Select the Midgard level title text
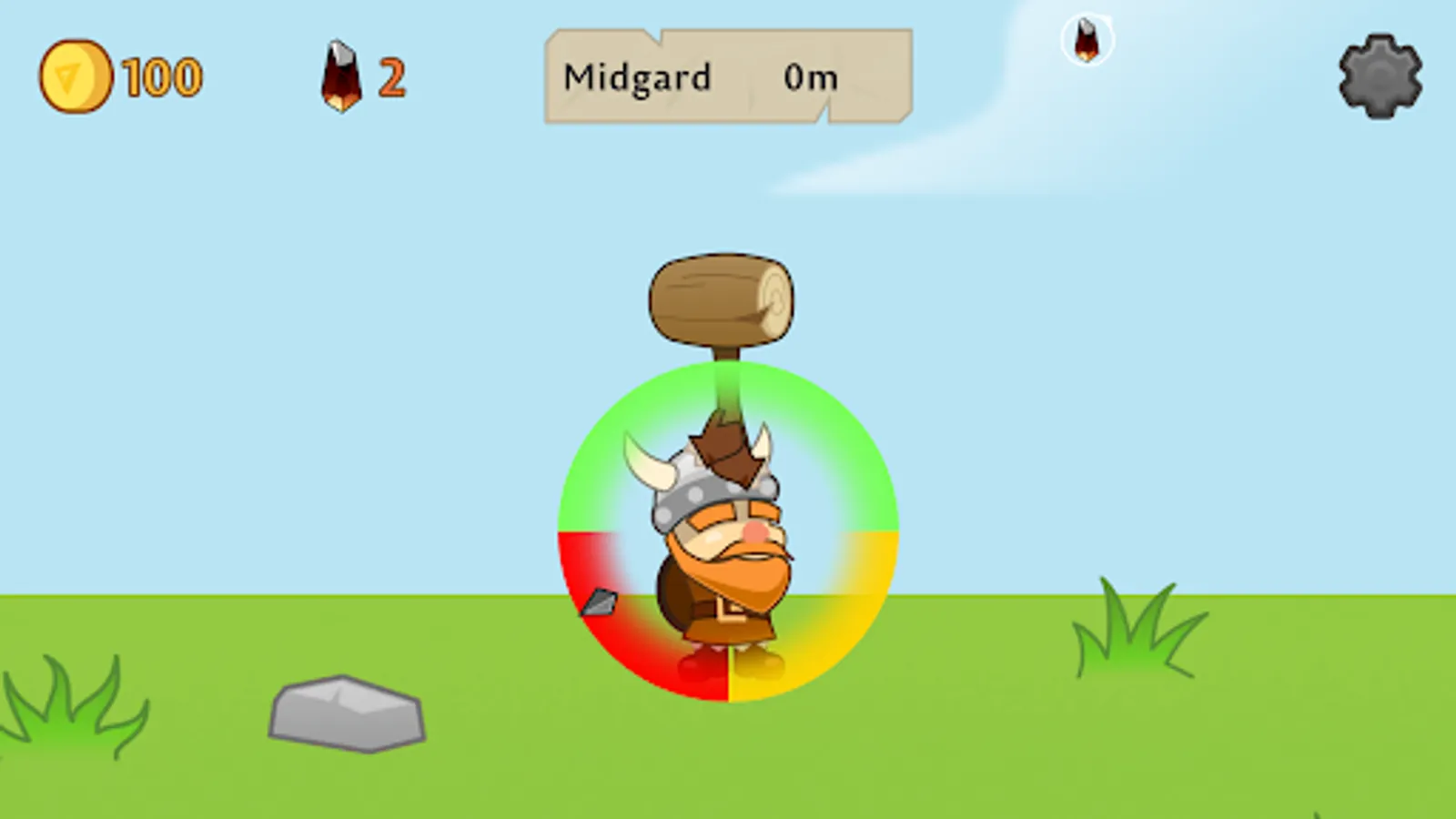The width and height of the screenshot is (1456, 819). (x=637, y=77)
